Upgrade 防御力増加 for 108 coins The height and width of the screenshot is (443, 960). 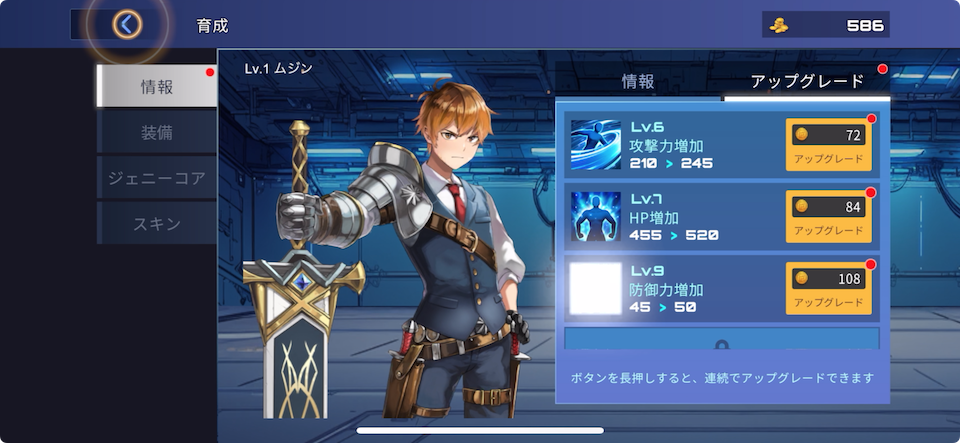[x=828, y=288]
